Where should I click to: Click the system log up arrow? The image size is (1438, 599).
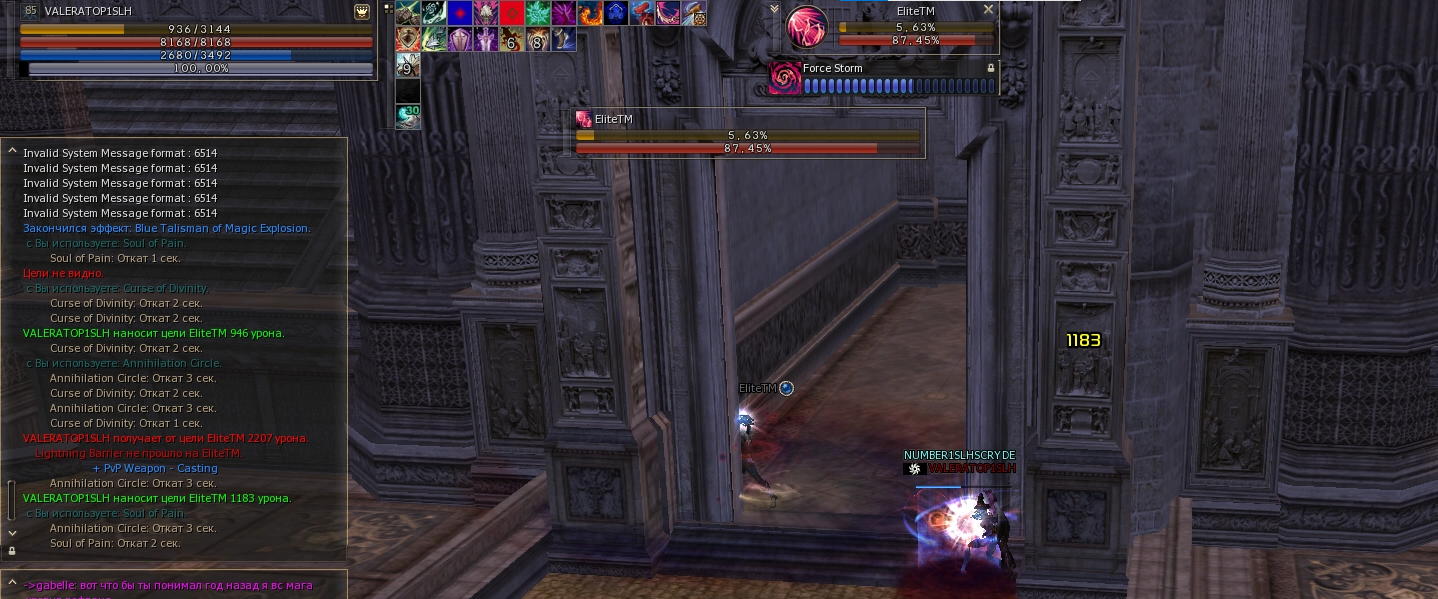coord(12,152)
